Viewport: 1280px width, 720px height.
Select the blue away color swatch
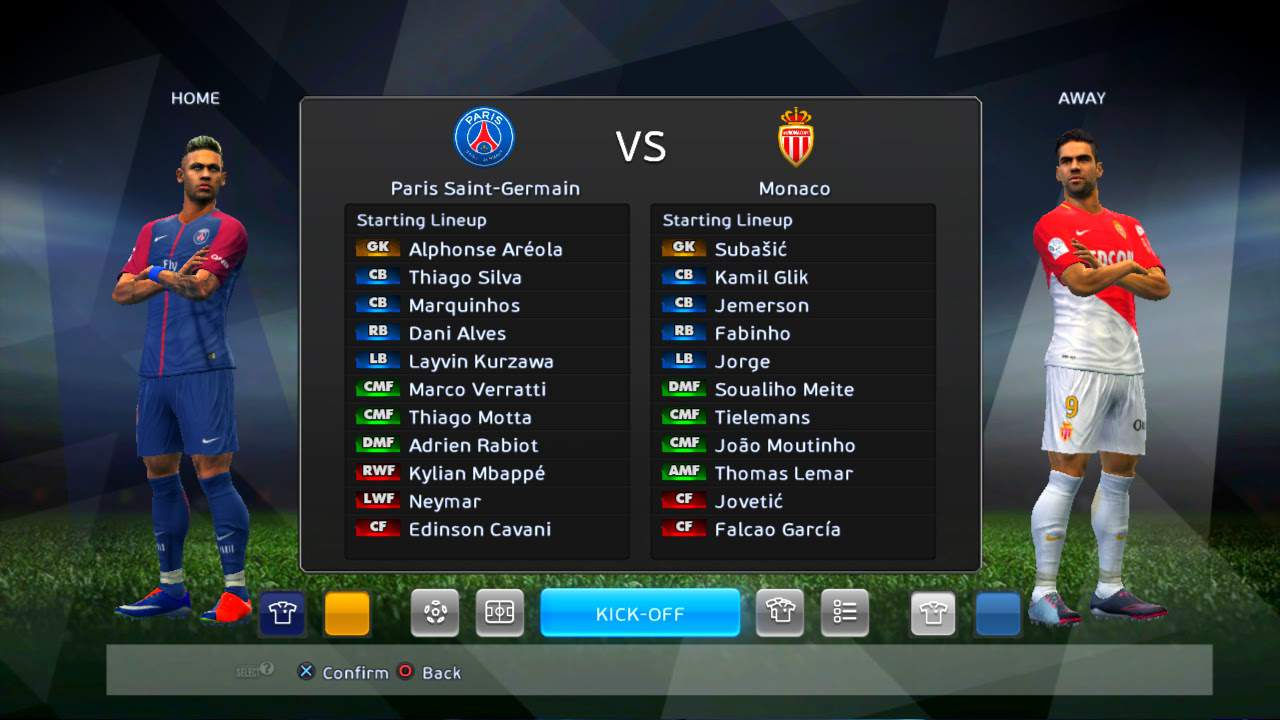(x=998, y=613)
